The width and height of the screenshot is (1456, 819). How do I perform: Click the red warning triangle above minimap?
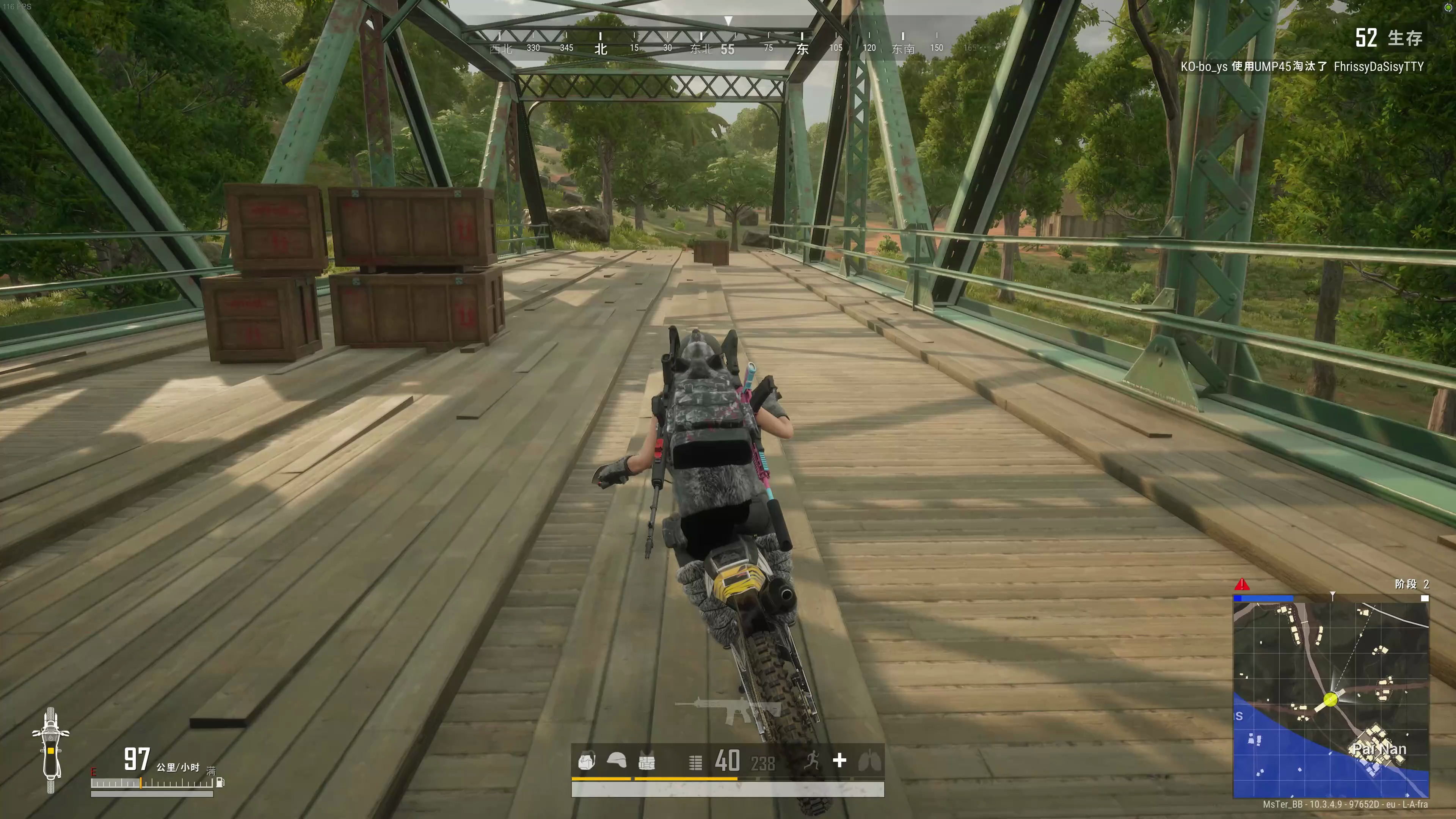1242,584
